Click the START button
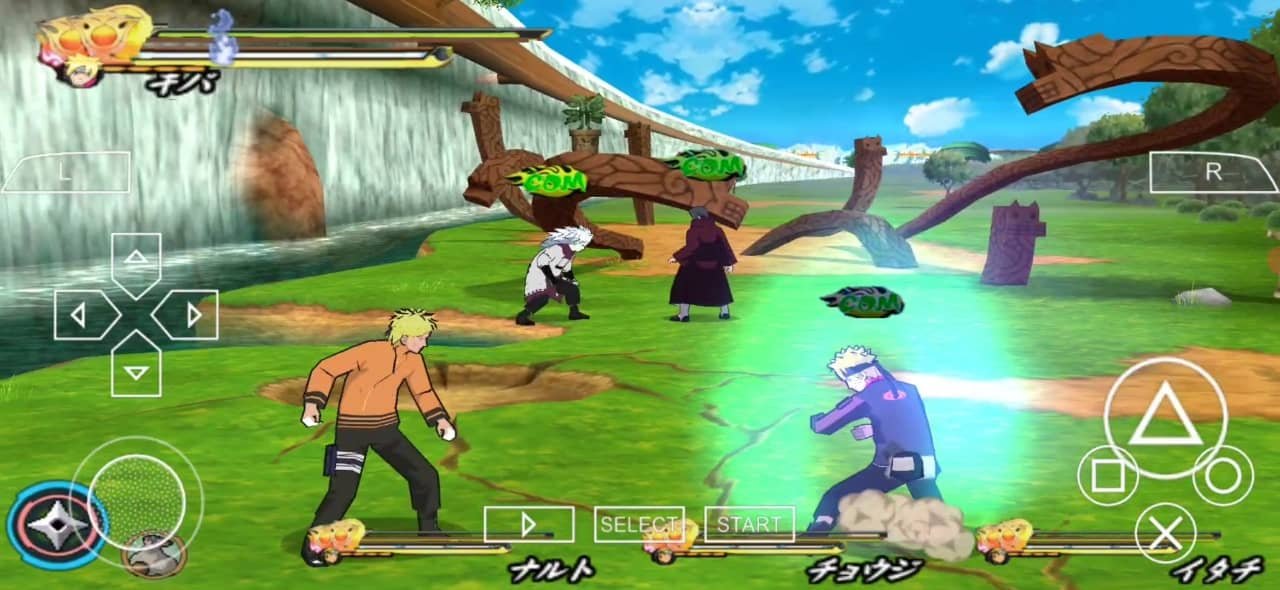The width and height of the screenshot is (1280, 590). (x=749, y=524)
